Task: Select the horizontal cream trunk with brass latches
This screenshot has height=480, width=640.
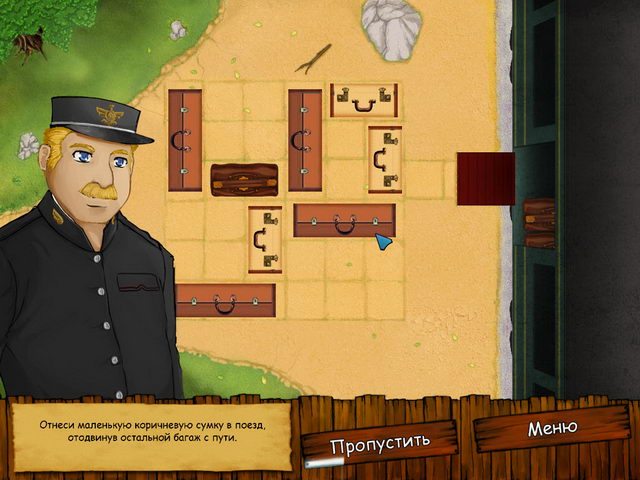Action: 364,99
